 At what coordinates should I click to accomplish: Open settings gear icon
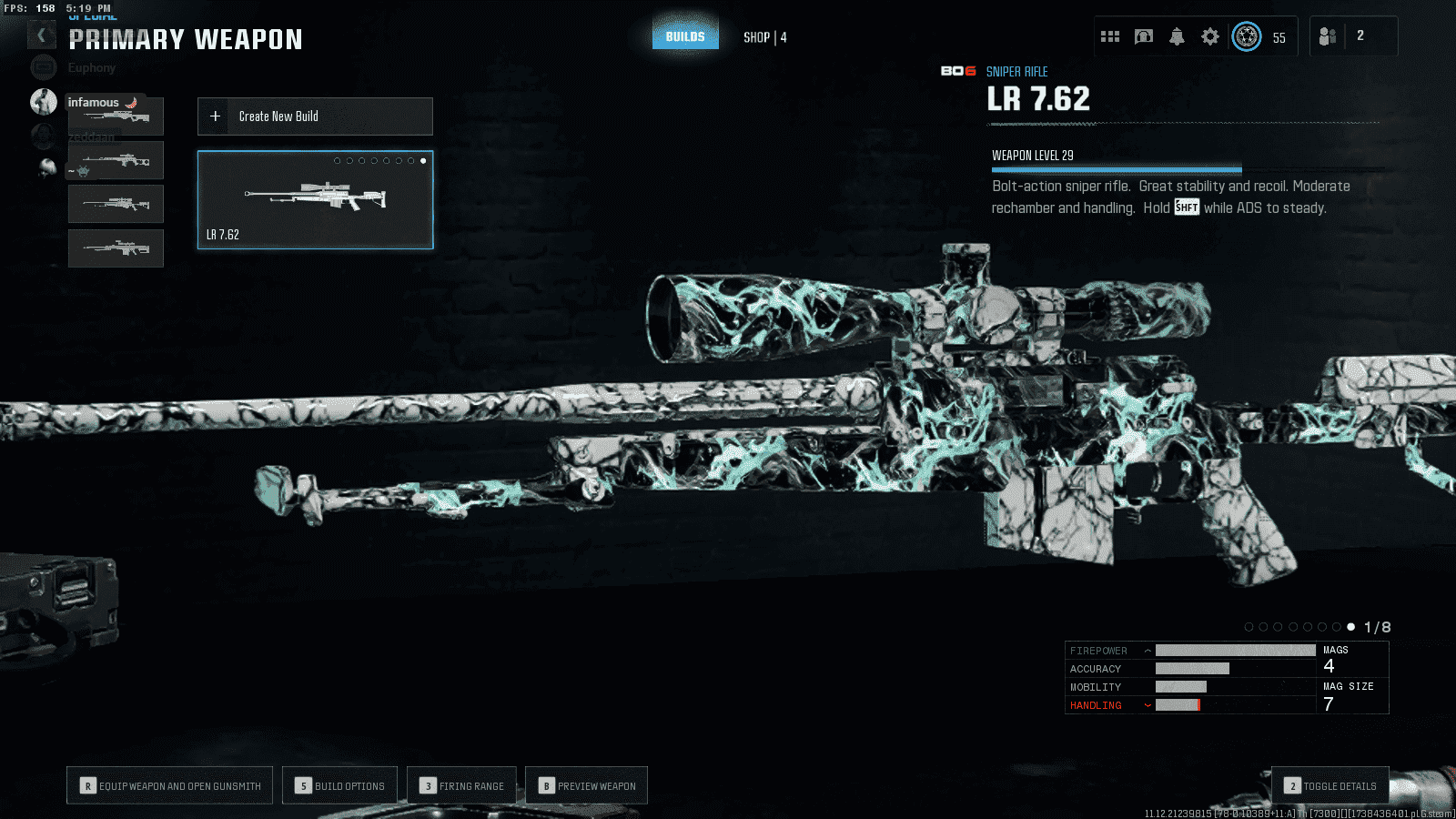click(x=1209, y=36)
